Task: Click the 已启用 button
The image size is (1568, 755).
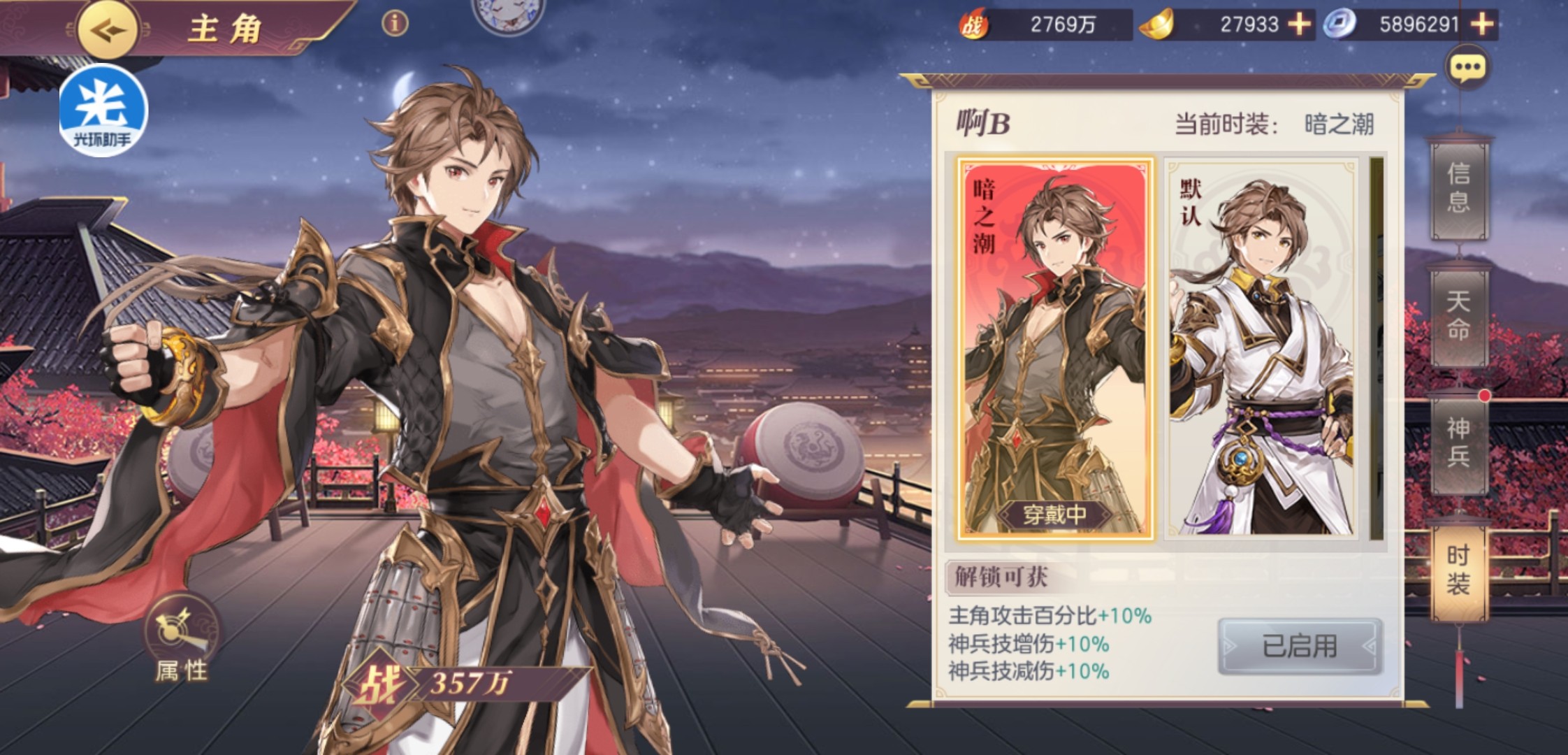Action: 1300,646
